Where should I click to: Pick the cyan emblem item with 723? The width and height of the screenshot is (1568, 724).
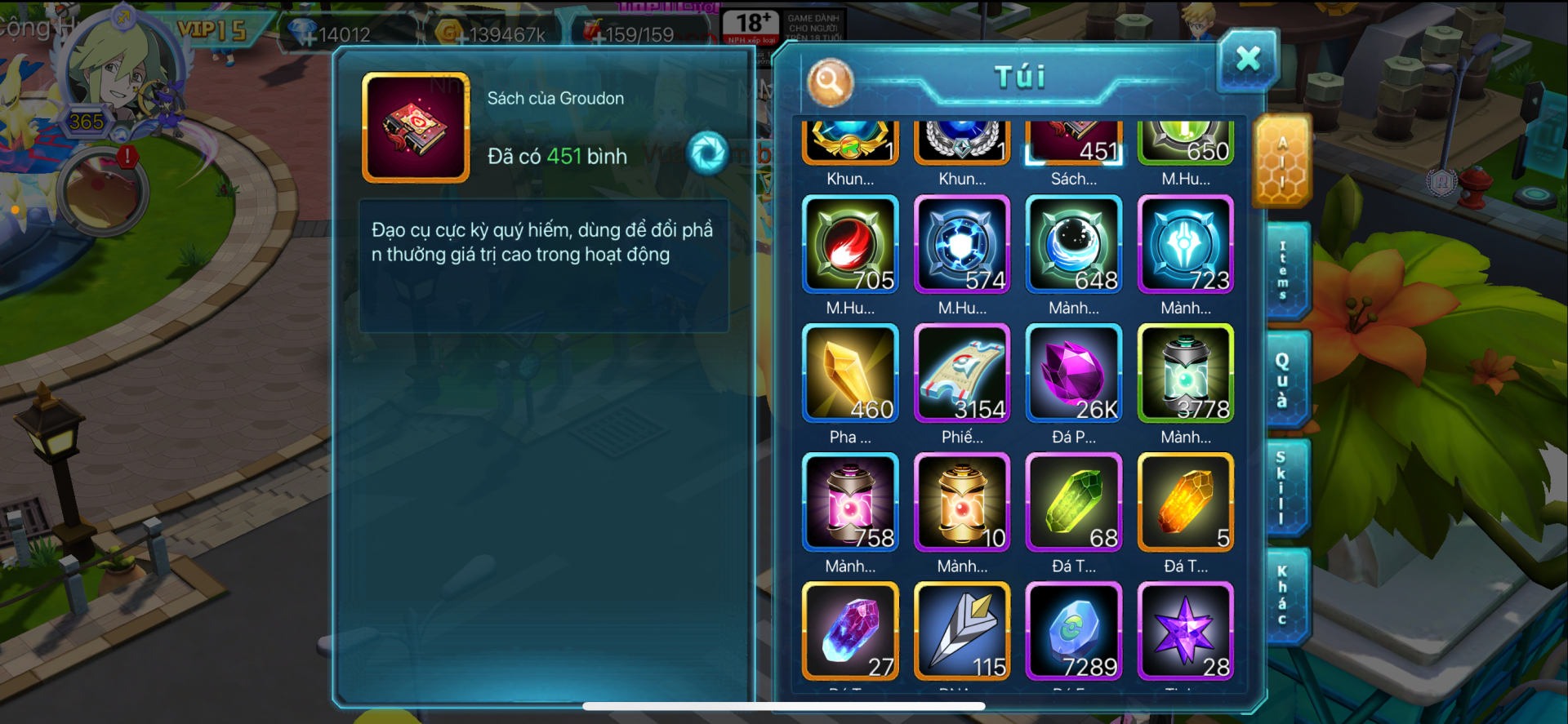1186,244
